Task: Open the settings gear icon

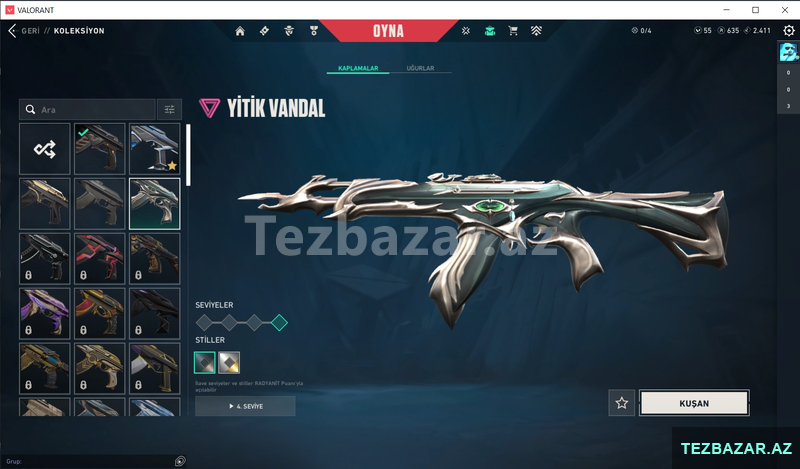Action: click(787, 30)
